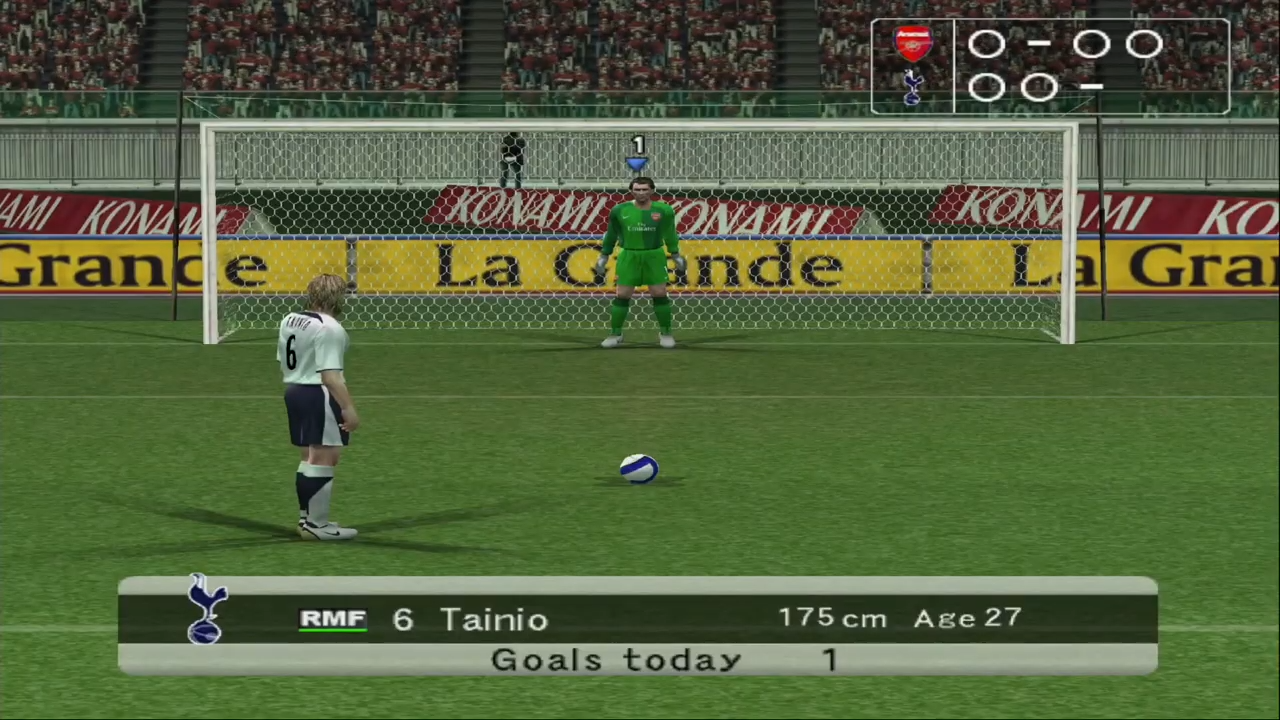Select the Arsenal crest on the scoreboard
The image size is (1280, 720).
coord(912,42)
